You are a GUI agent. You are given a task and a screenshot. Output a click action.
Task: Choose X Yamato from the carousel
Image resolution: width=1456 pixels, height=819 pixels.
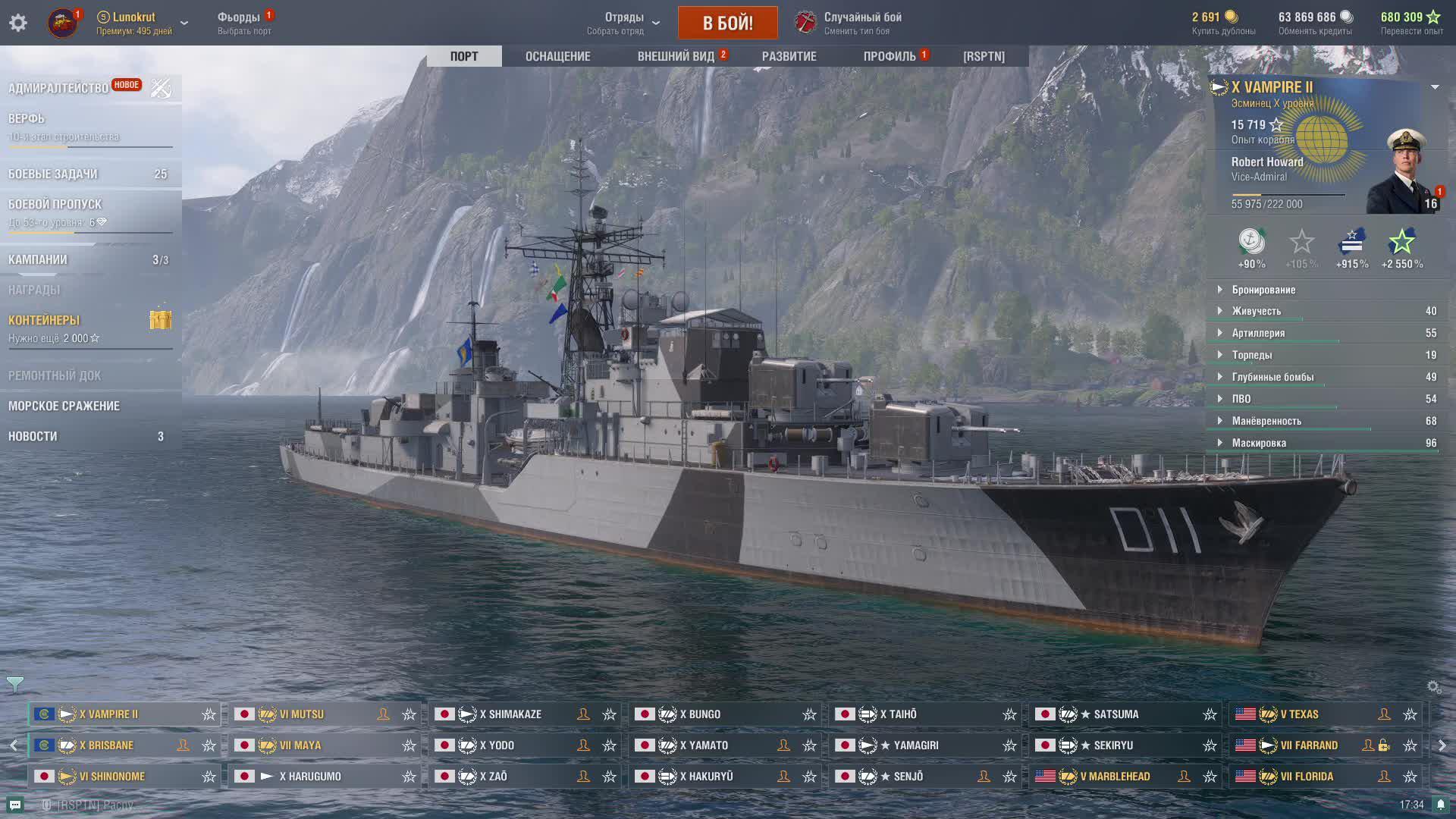coord(704,745)
